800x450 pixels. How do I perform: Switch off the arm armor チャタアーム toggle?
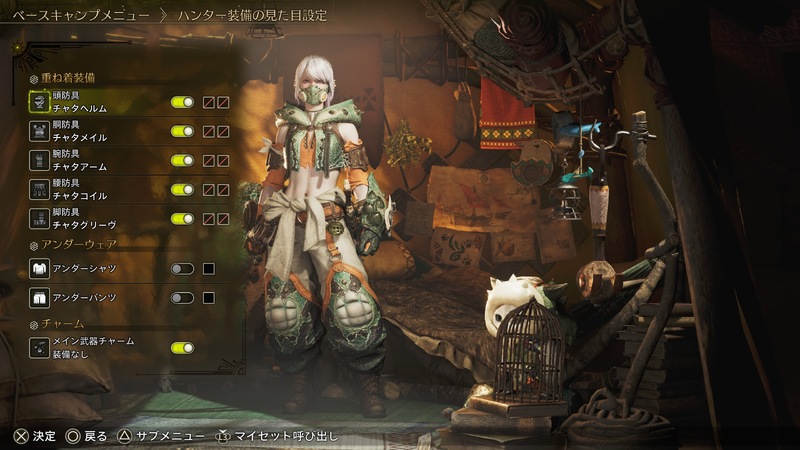click(182, 160)
